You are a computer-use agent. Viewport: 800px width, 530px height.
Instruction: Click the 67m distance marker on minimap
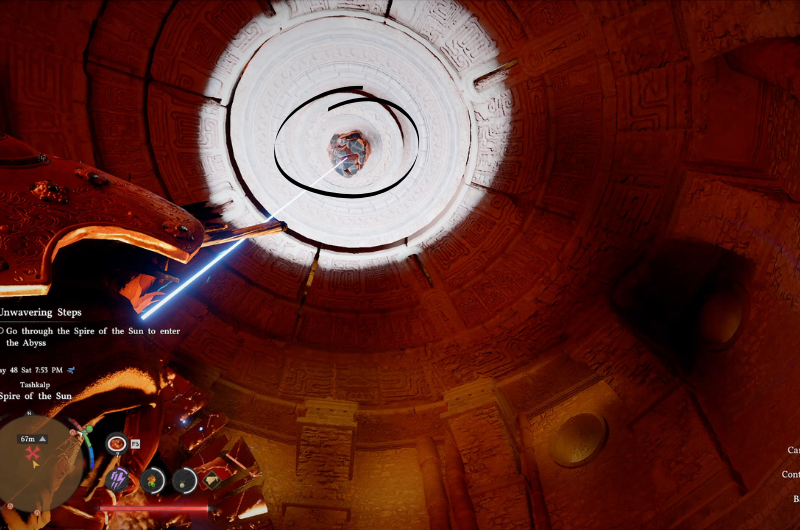(x=33, y=438)
